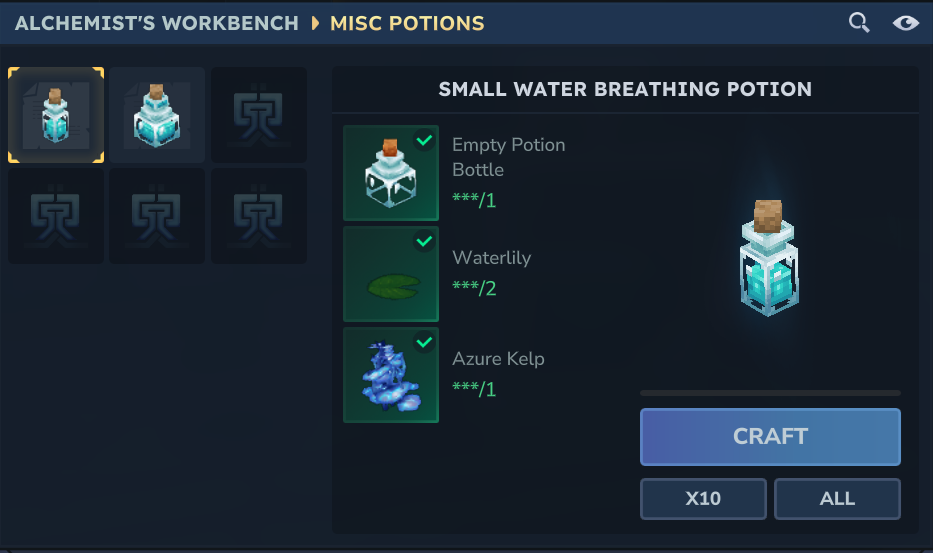This screenshot has height=553, width=933.
Task: Click the Waterlily ingredient slot
Action: coord(391,274)
